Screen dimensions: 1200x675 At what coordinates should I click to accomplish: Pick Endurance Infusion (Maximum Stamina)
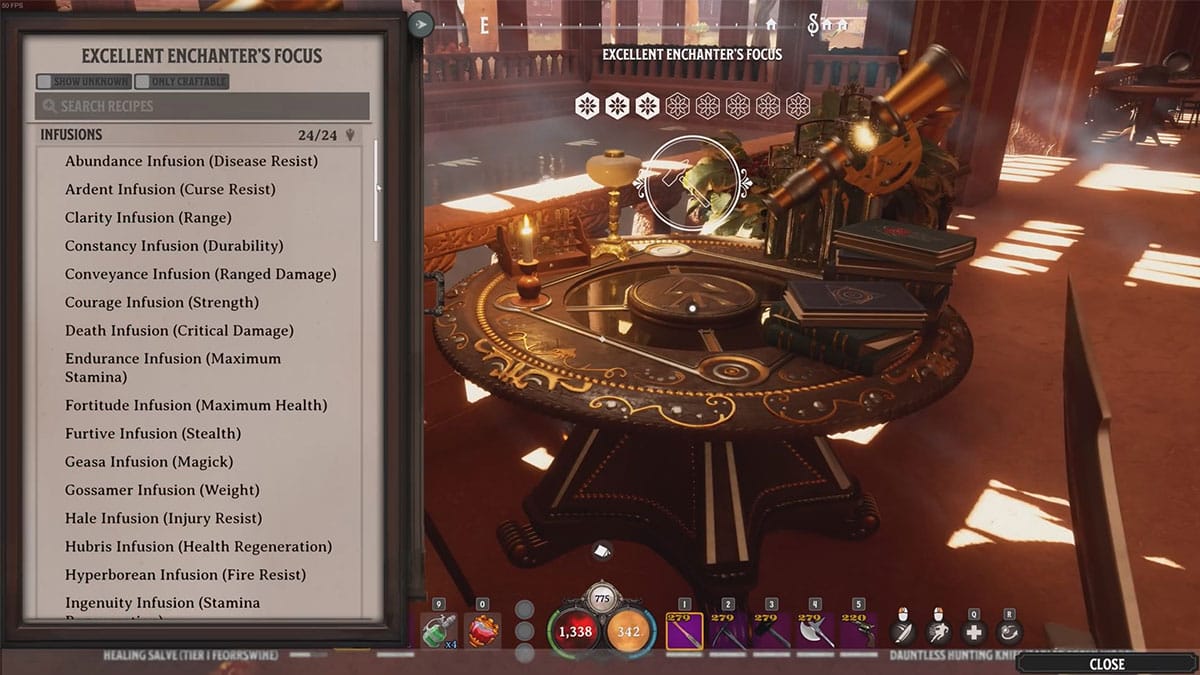pos(173,367)
